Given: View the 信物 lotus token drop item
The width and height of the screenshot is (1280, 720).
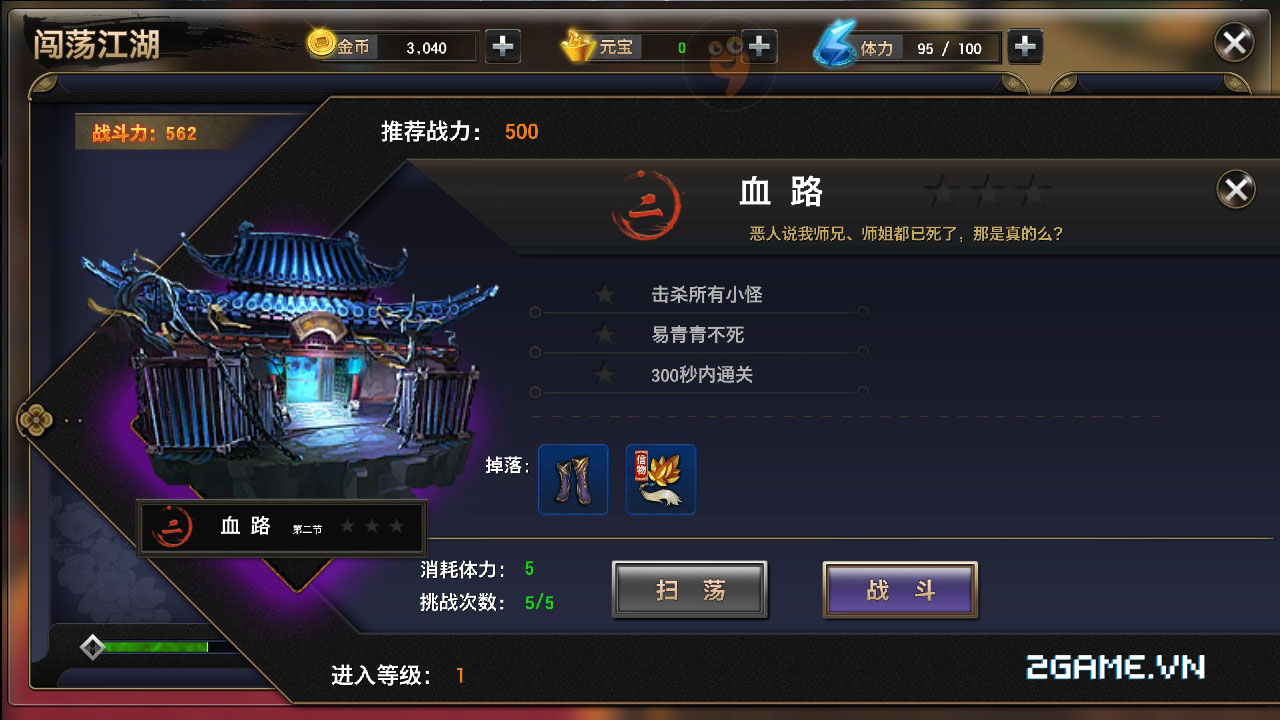Looking at the screenshot, I should [660, 480].
